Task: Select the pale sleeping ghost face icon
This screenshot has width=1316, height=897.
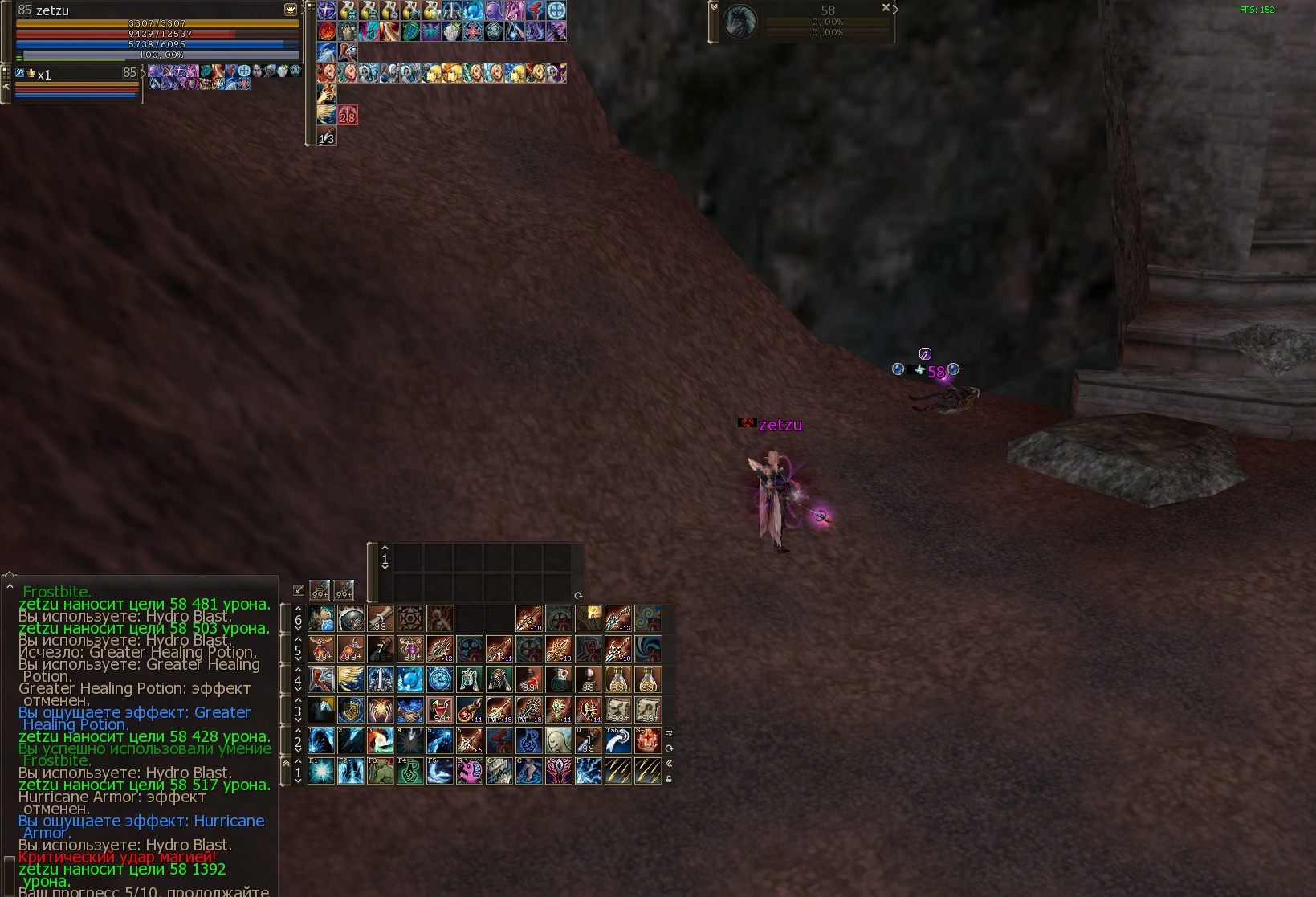Action: pyautogui.click(x=558, y=740)
